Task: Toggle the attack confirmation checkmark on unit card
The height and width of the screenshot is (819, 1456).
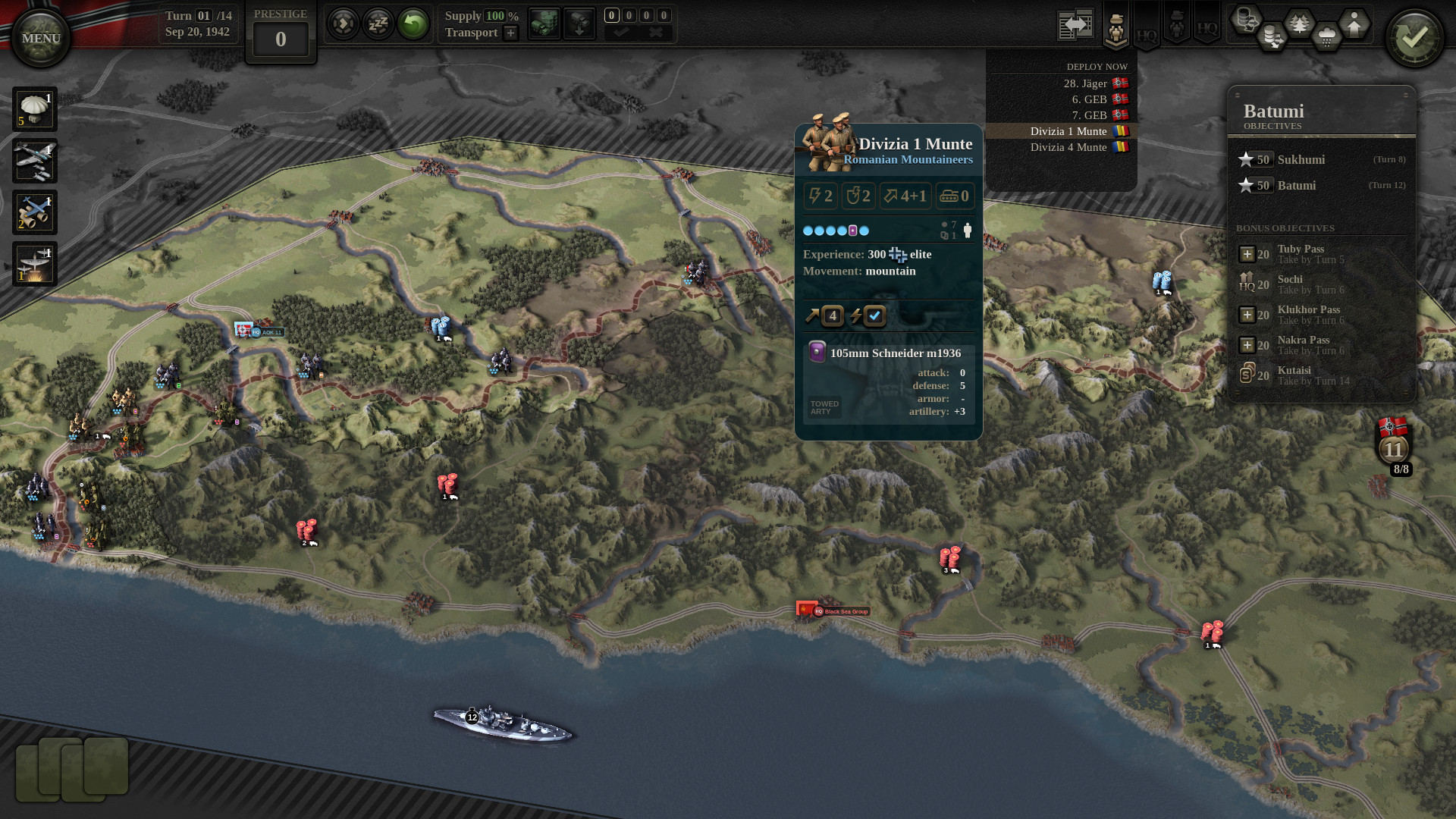Action: [874, 316]
